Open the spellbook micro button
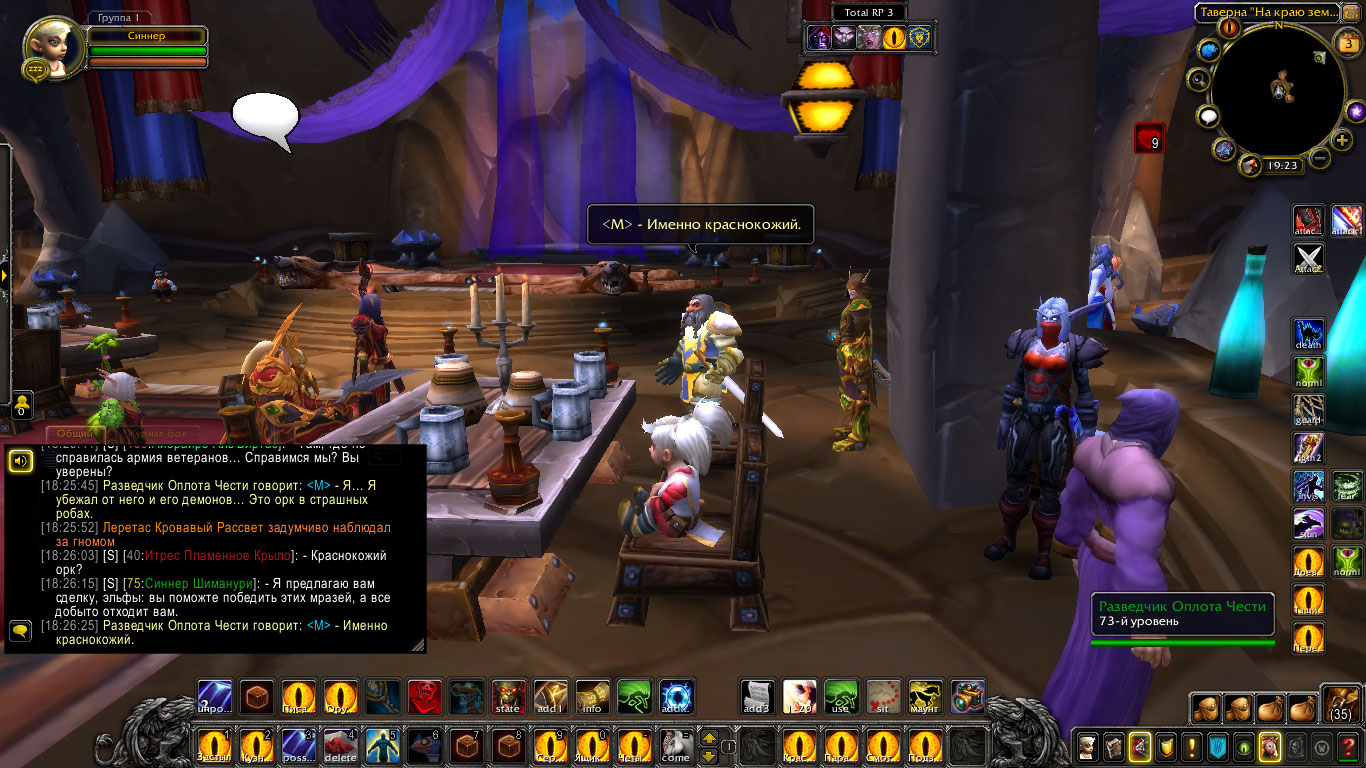Screen dimensions: 1366x768 (x=1112, y=746)
